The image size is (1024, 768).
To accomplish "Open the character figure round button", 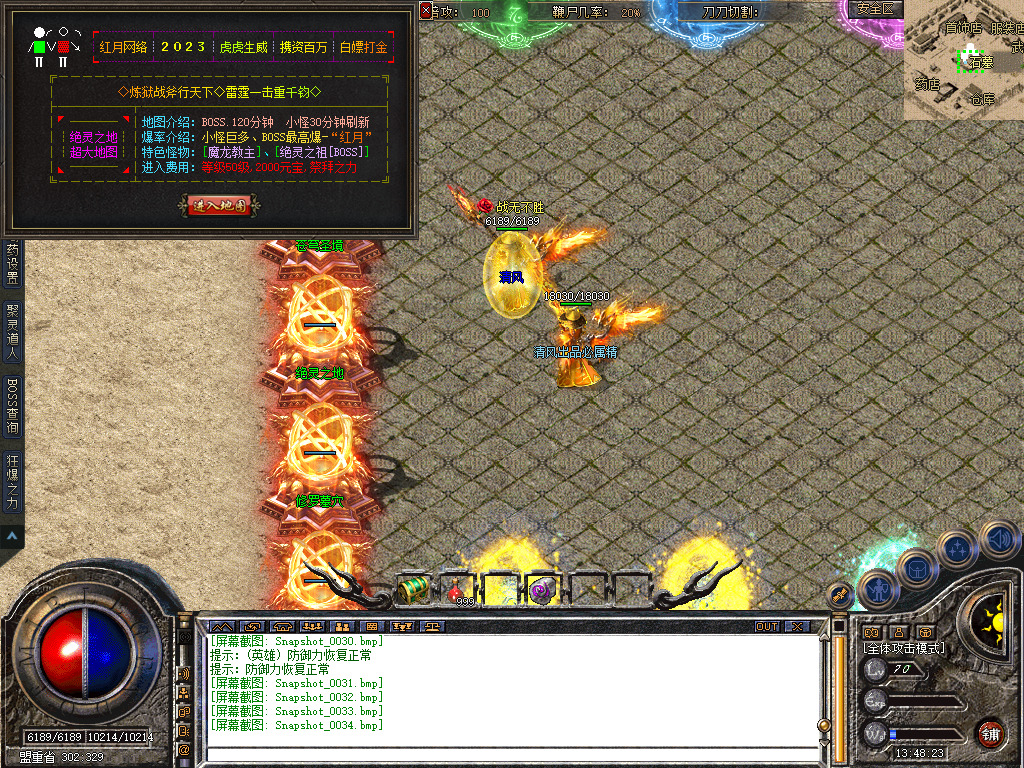I will [877, 590].
